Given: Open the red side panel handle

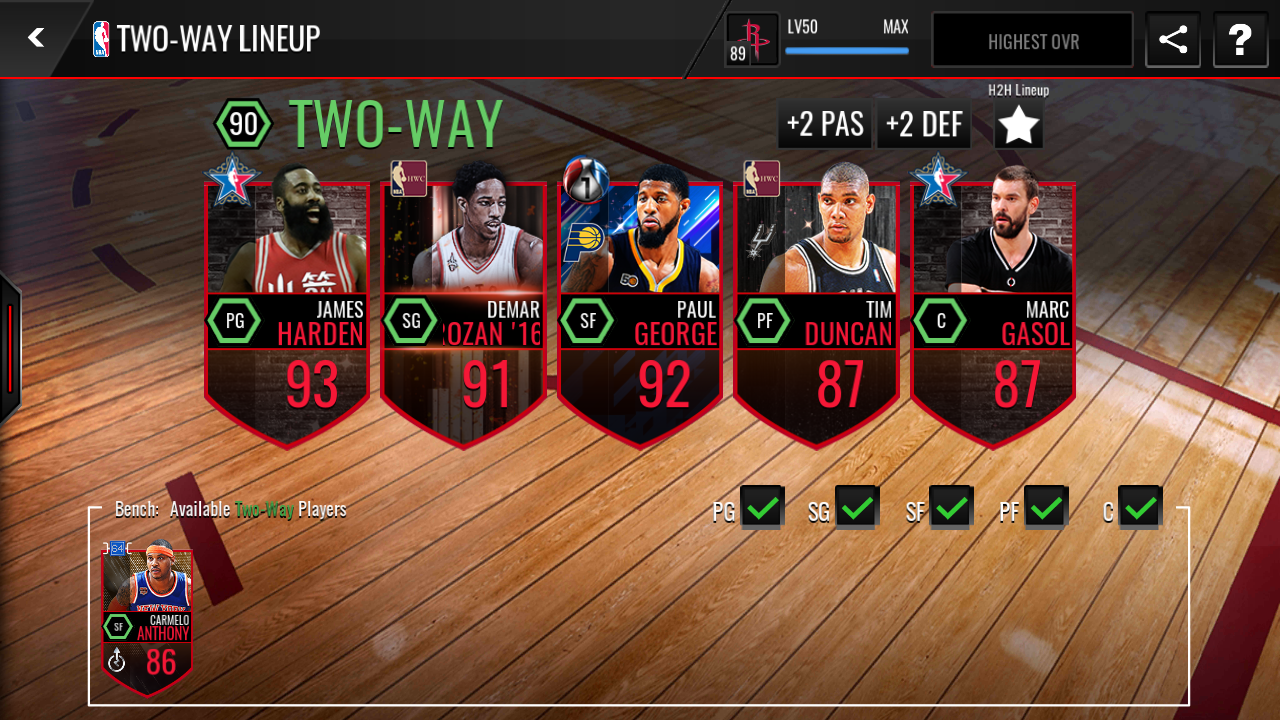Looking at the screenshot, I should [x=9, y=347].
